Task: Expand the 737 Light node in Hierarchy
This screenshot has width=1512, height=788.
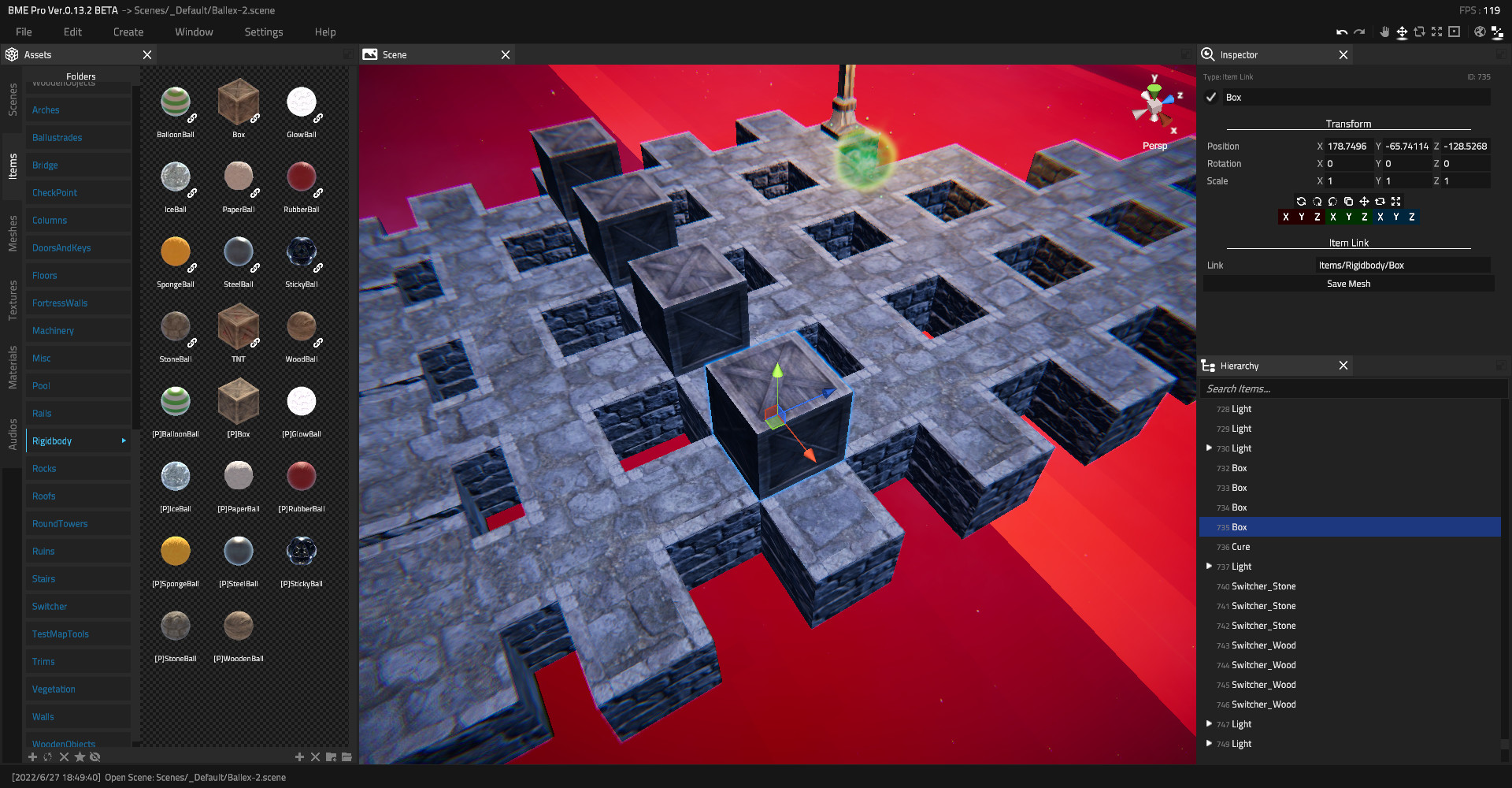Action: 1209,566
